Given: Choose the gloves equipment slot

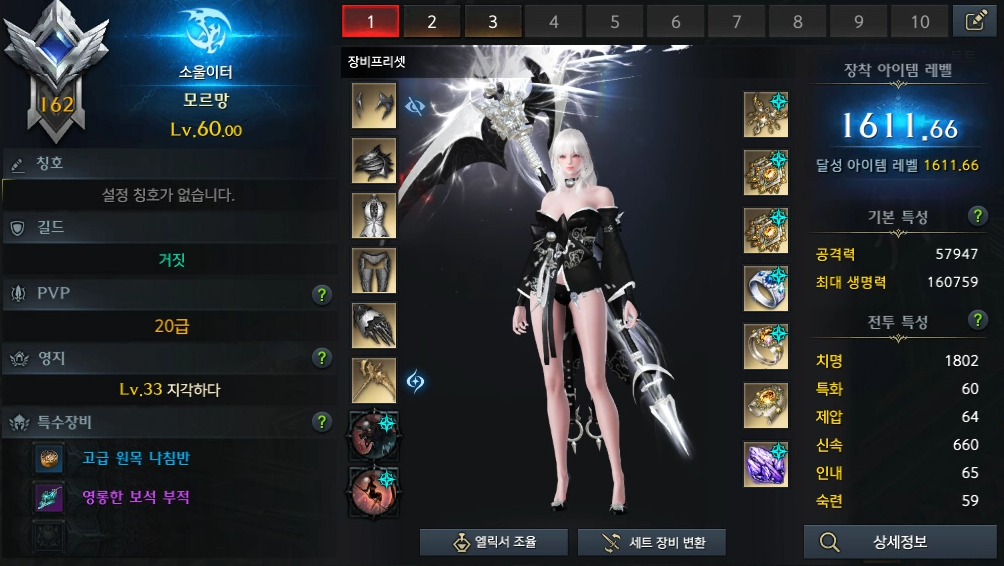Looking at the screenshot, I should [x=374, y=325].
